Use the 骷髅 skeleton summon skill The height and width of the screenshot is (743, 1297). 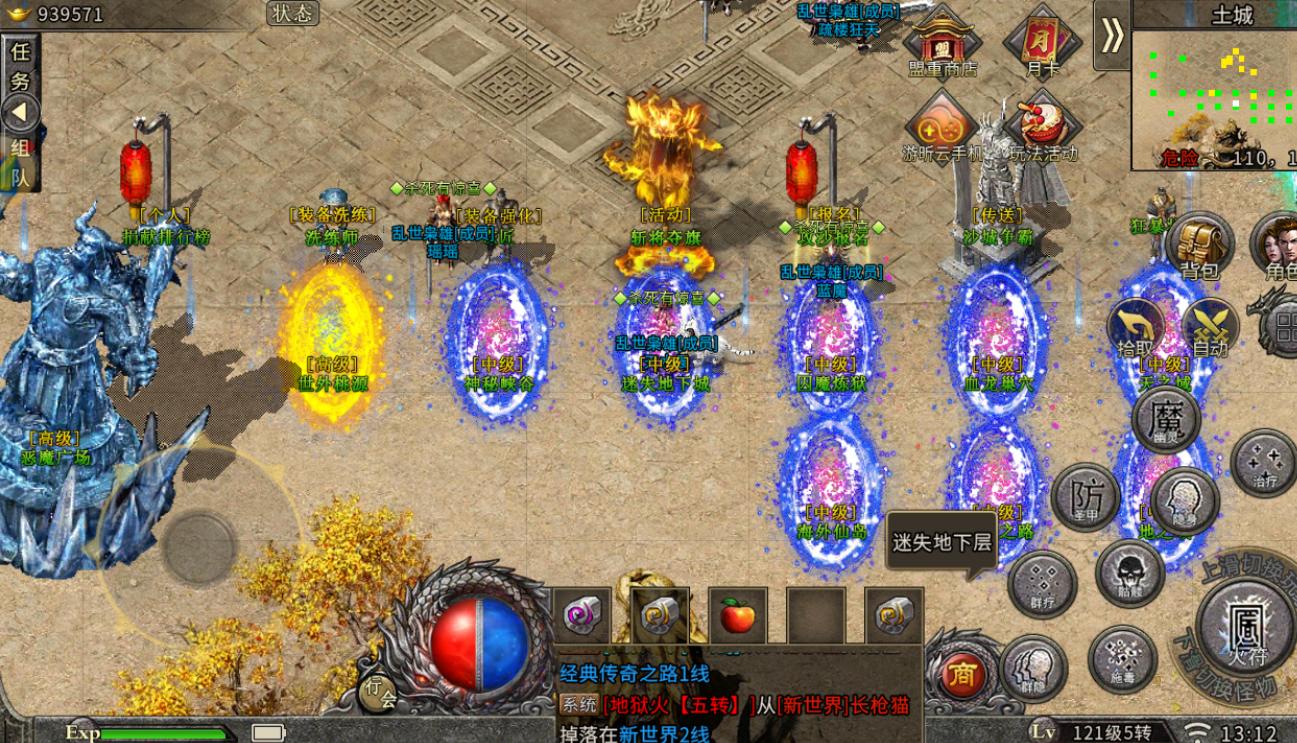click(x=1129, y=574)
